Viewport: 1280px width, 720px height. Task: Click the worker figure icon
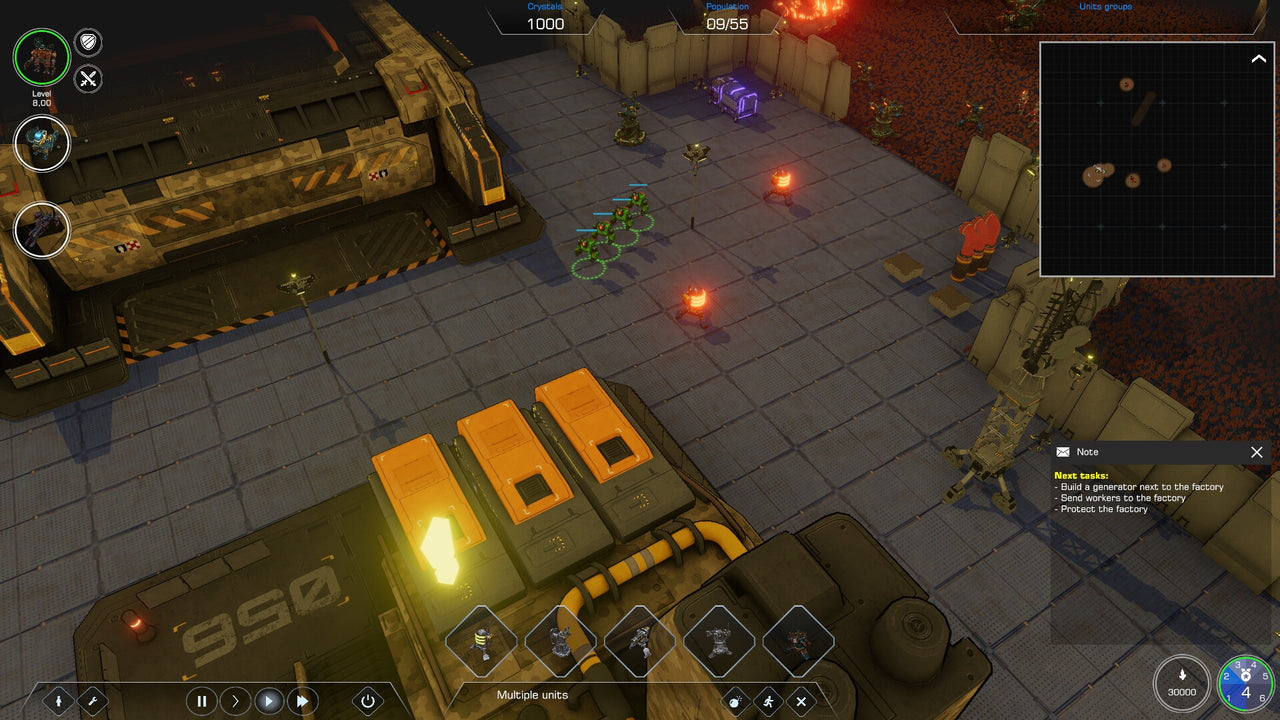pyautogui.click(x=59, y=701)
